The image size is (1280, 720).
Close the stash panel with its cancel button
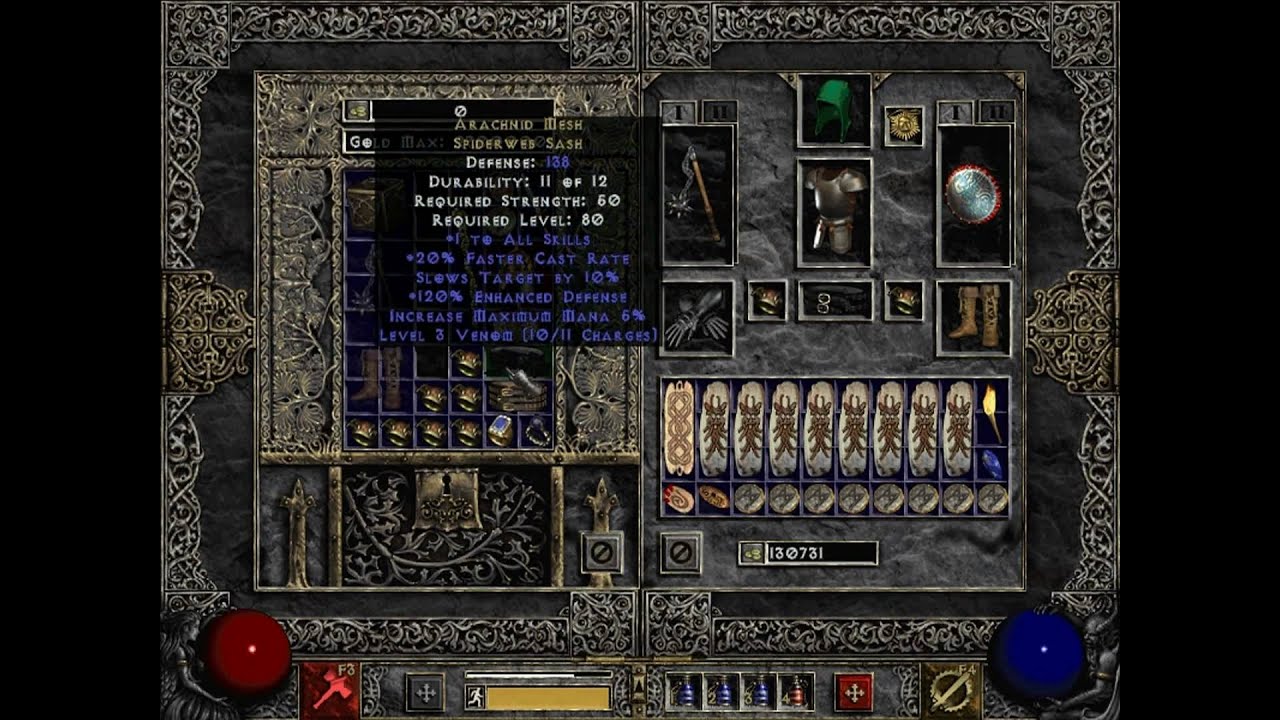(x=602, y=552)
